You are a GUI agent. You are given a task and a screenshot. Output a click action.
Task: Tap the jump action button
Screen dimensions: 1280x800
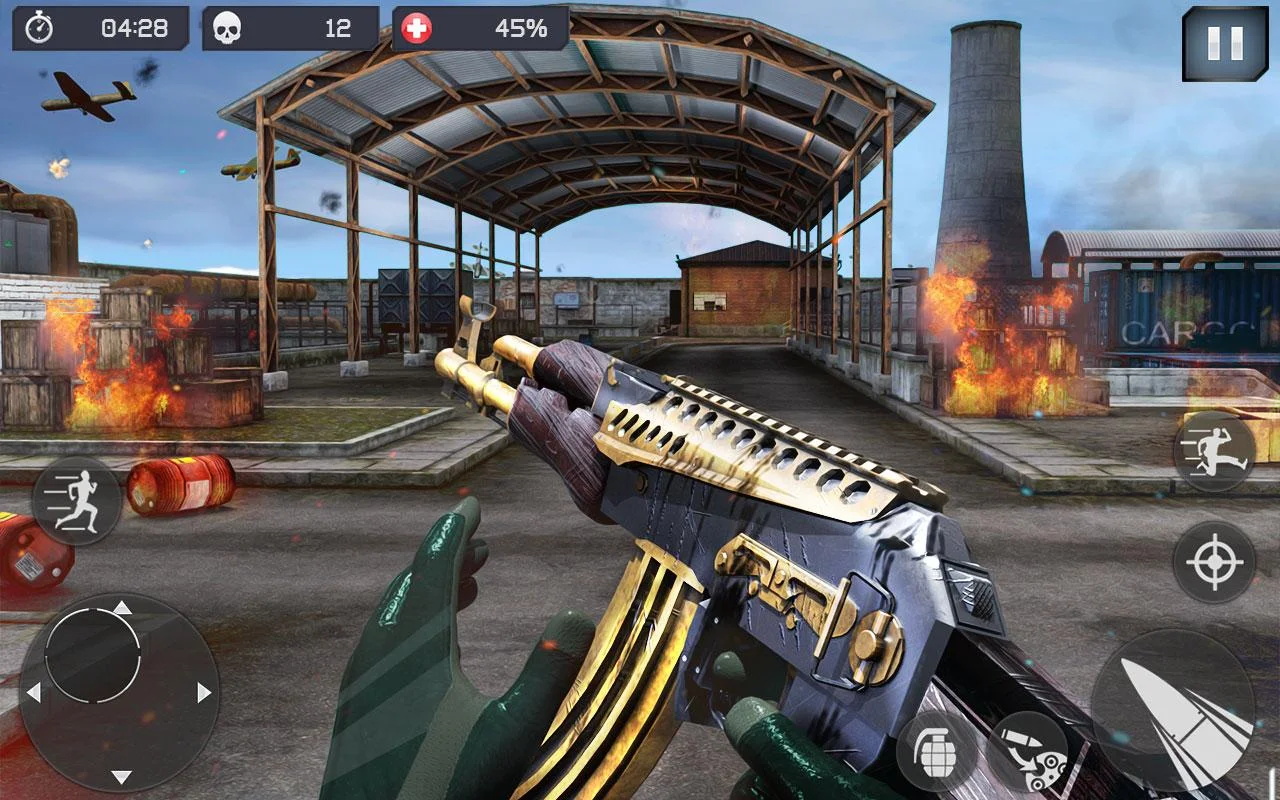pos(1214,452)
